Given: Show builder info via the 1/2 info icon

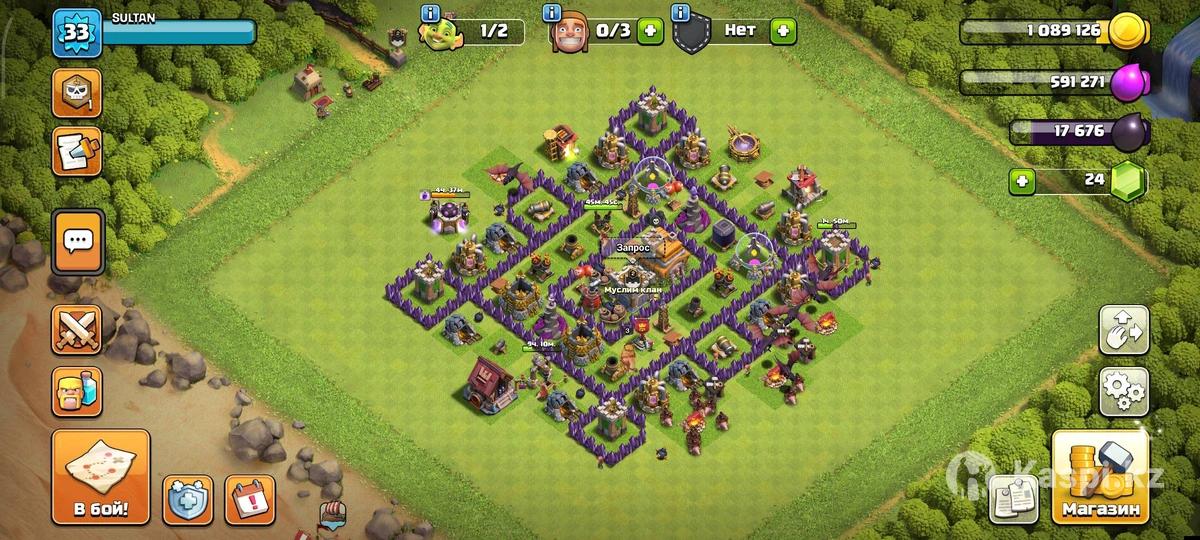Looking at the screenshot, I should tap(431, 13).
